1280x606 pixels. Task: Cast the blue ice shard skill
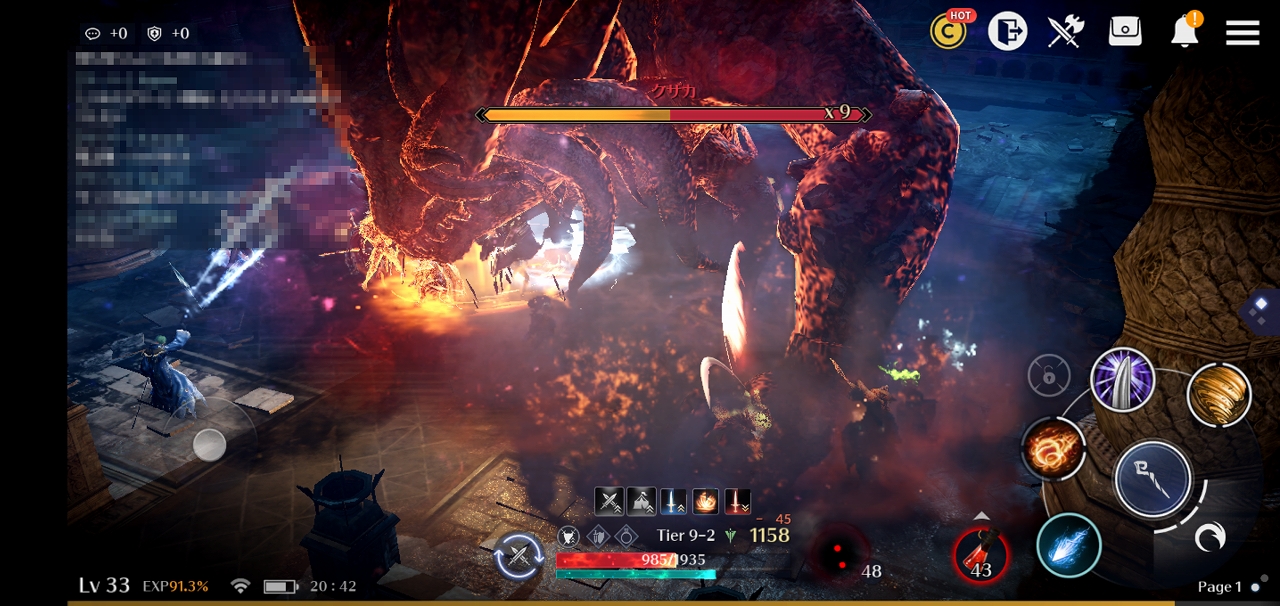[1069, 546]
